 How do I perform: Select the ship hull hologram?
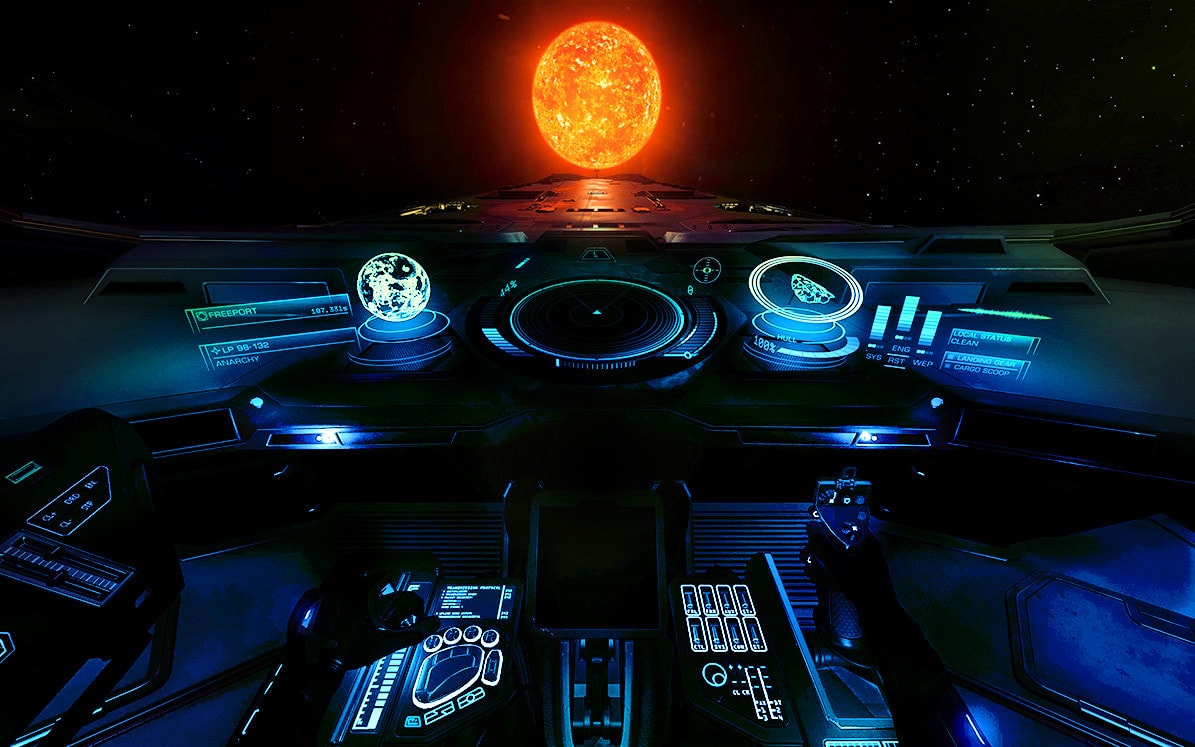click(x=805, y=288)
